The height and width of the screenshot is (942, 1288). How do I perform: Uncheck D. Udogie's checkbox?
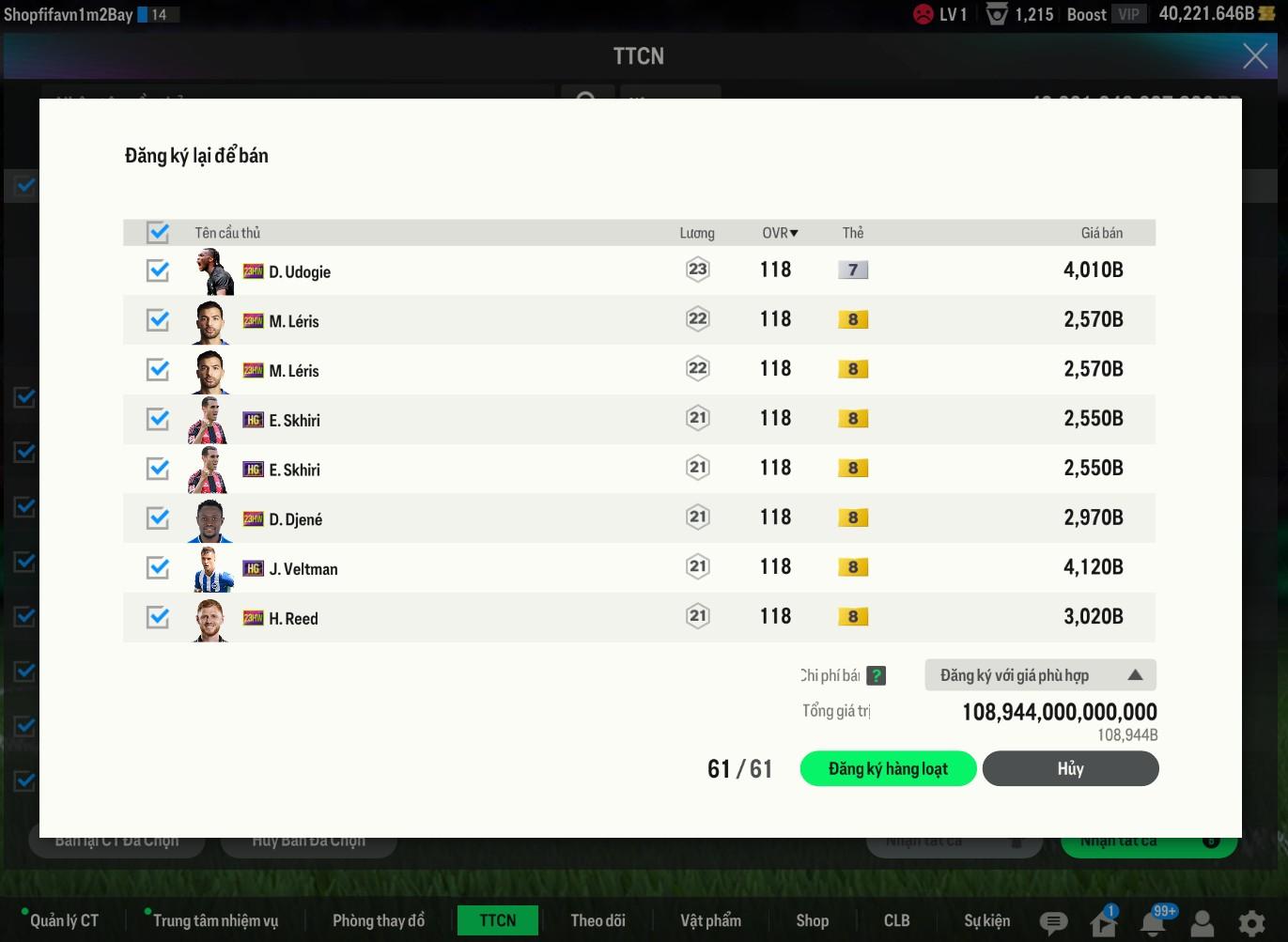158,271
